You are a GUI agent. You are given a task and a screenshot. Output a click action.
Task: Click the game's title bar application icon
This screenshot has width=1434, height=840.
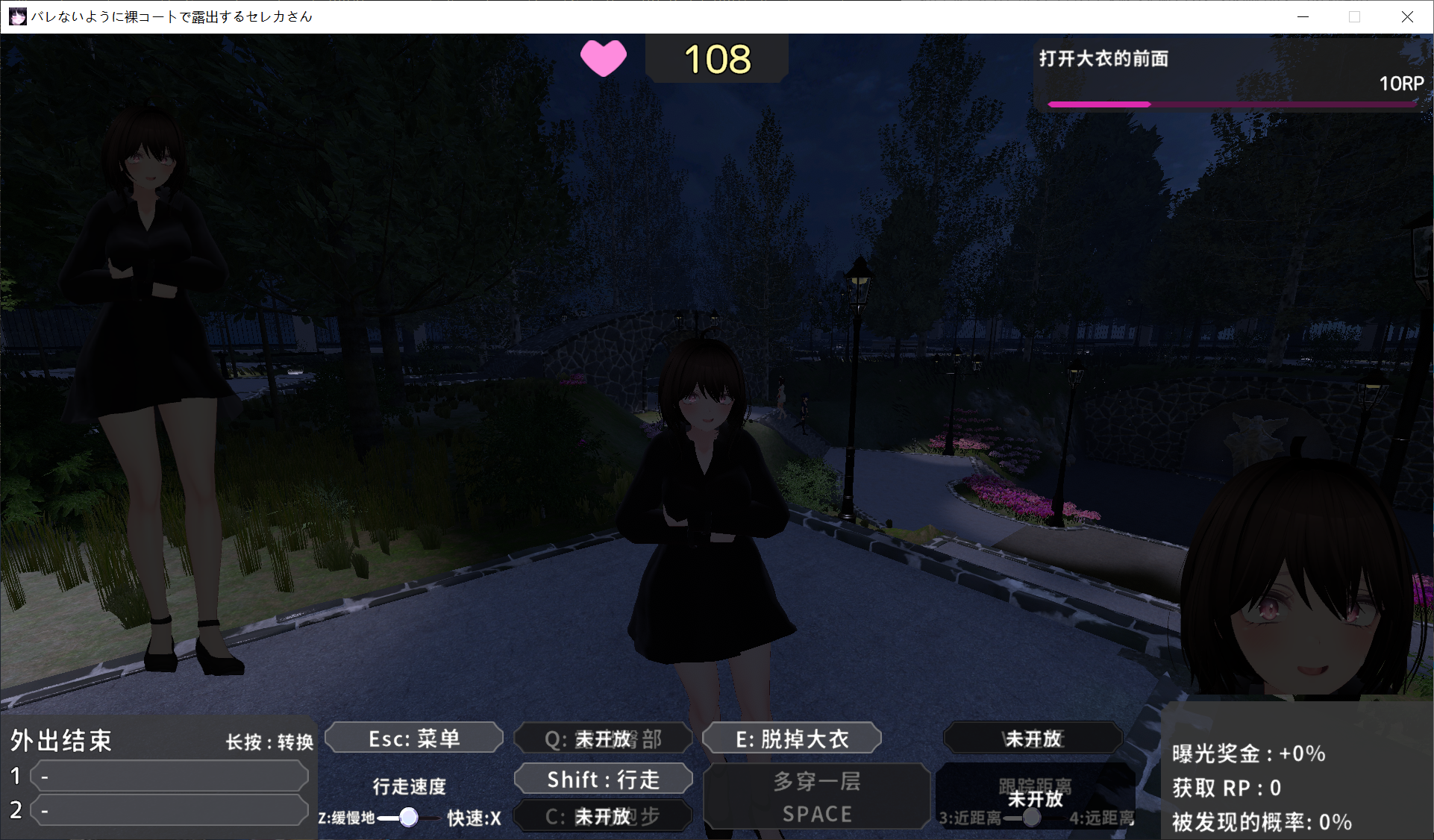tap(16, 16)
